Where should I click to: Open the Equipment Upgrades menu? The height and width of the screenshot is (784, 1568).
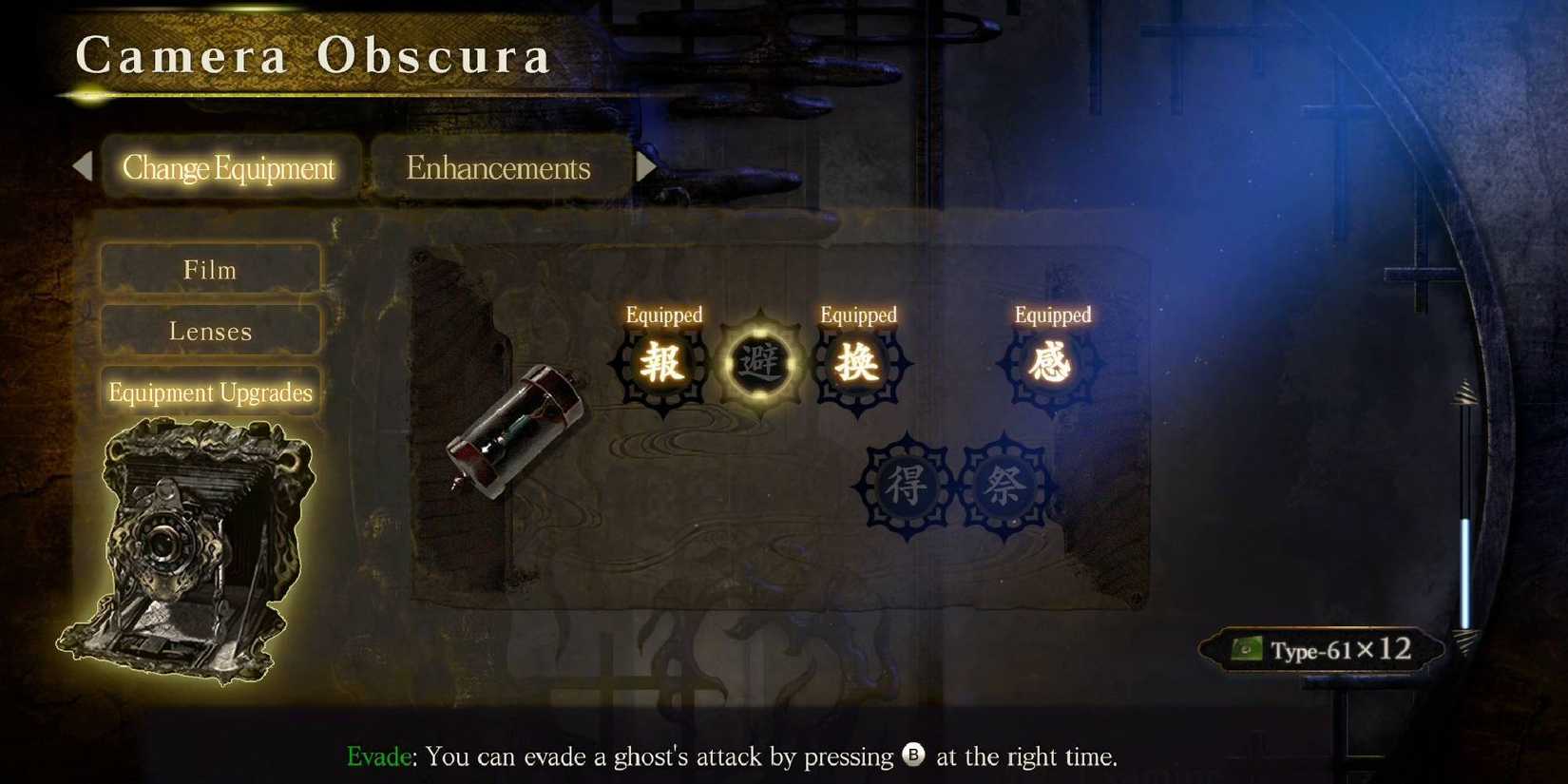(209, 392)
